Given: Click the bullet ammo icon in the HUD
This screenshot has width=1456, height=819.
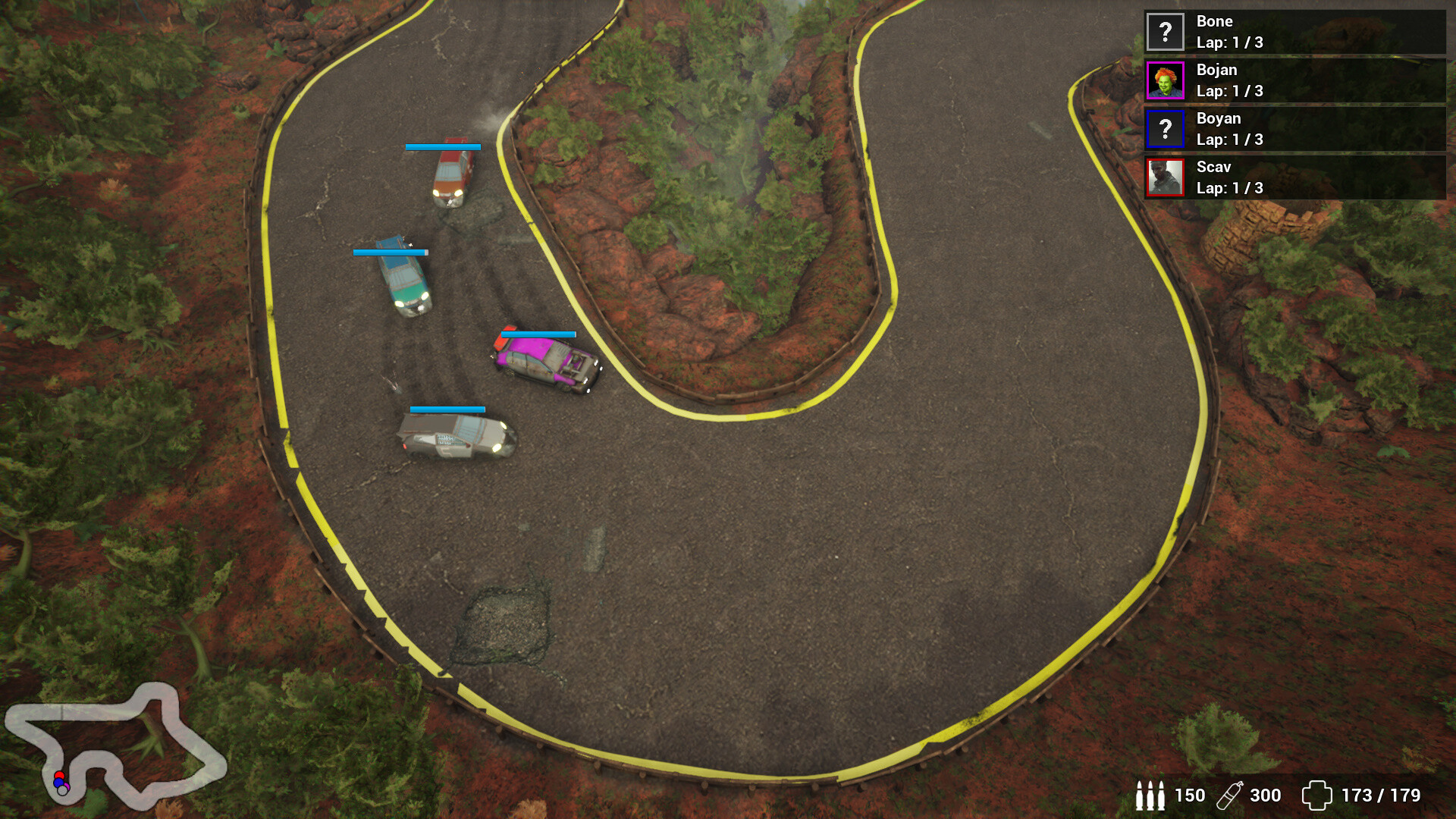Looking at the screenshot, I should coord(1150,796).
